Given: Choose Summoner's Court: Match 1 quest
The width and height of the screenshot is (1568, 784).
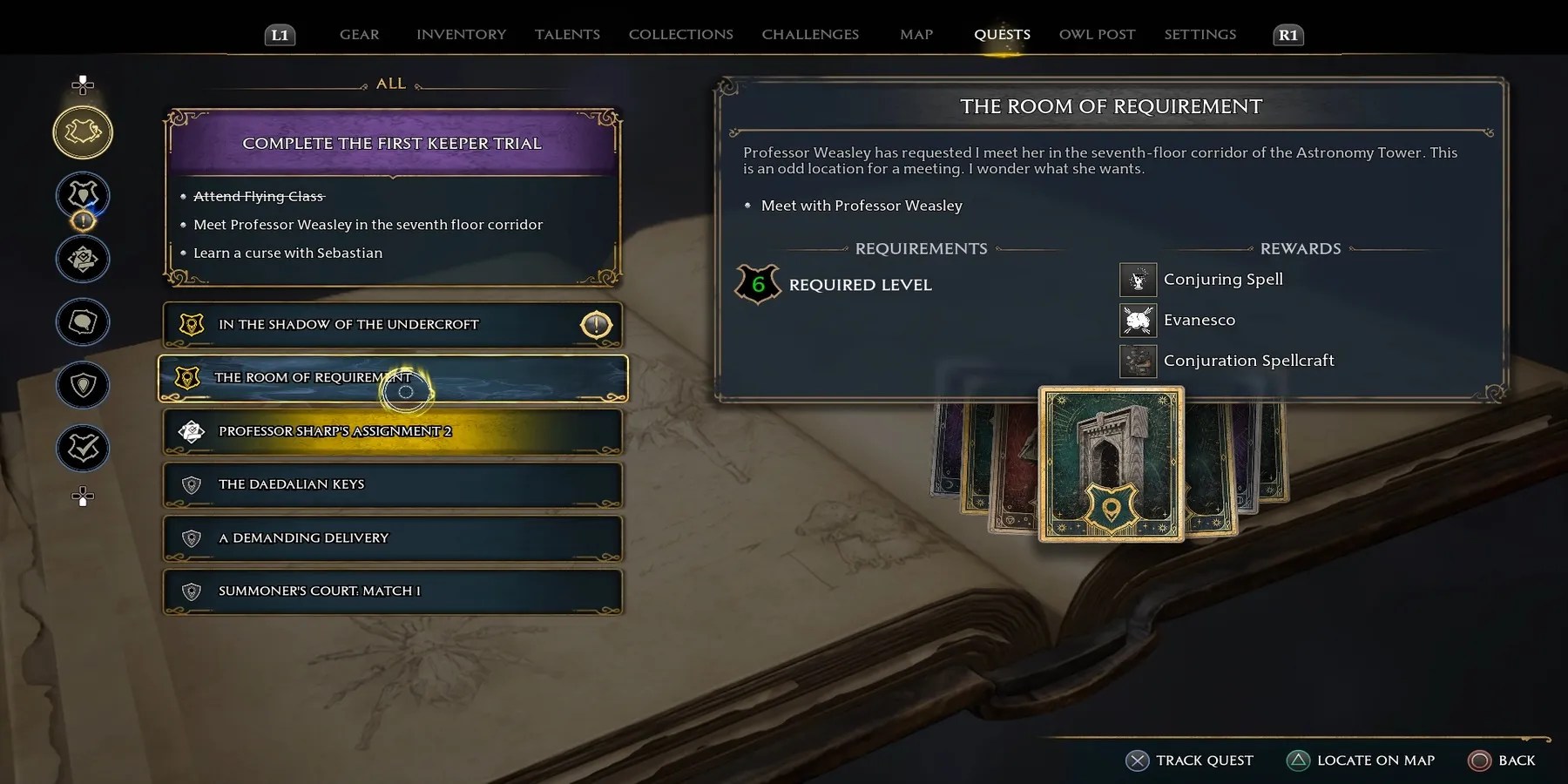Looking at the screenshot, I should pyautogui.click(x=392, y=591).
